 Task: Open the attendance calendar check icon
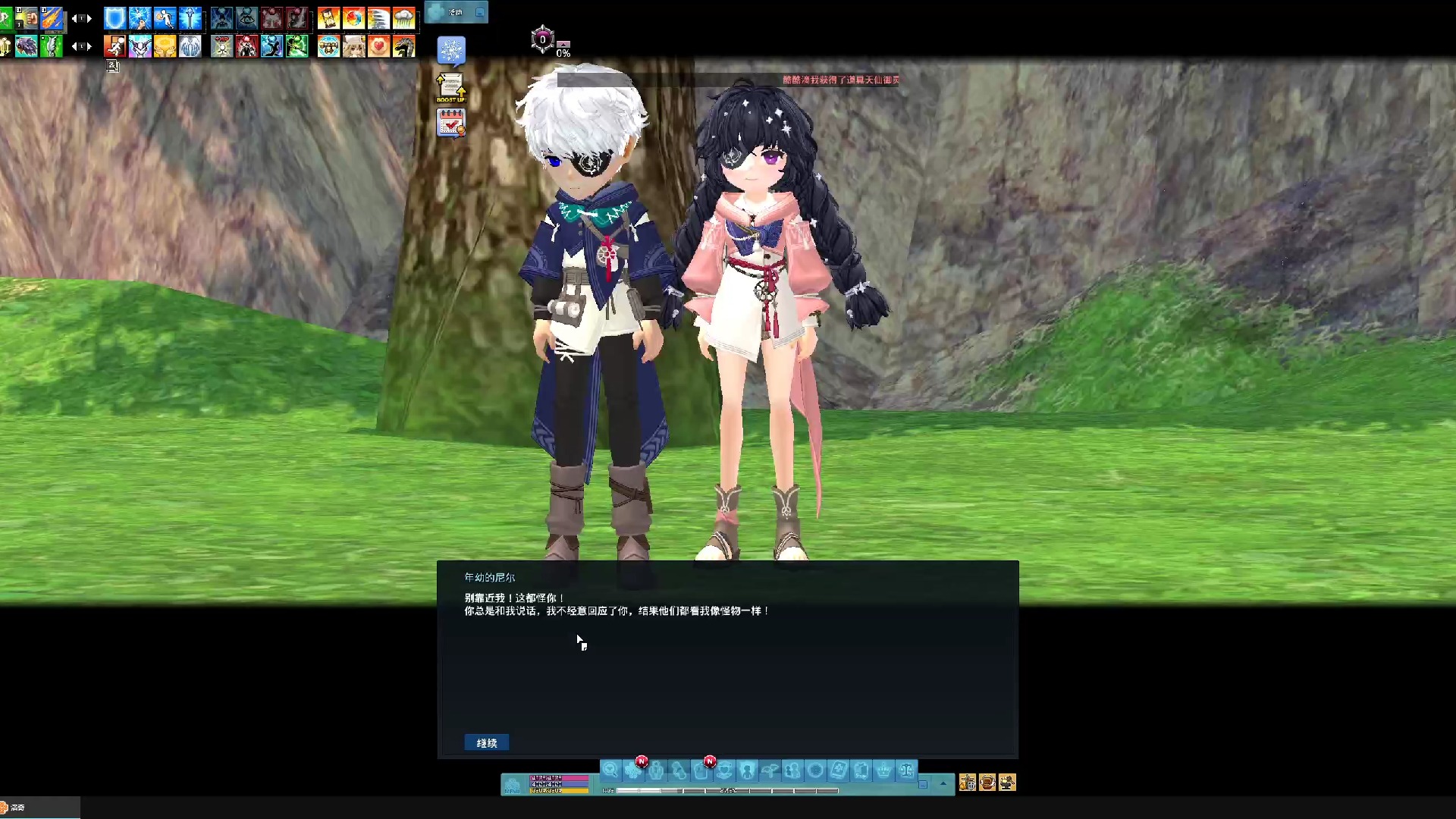pos(450,123)
